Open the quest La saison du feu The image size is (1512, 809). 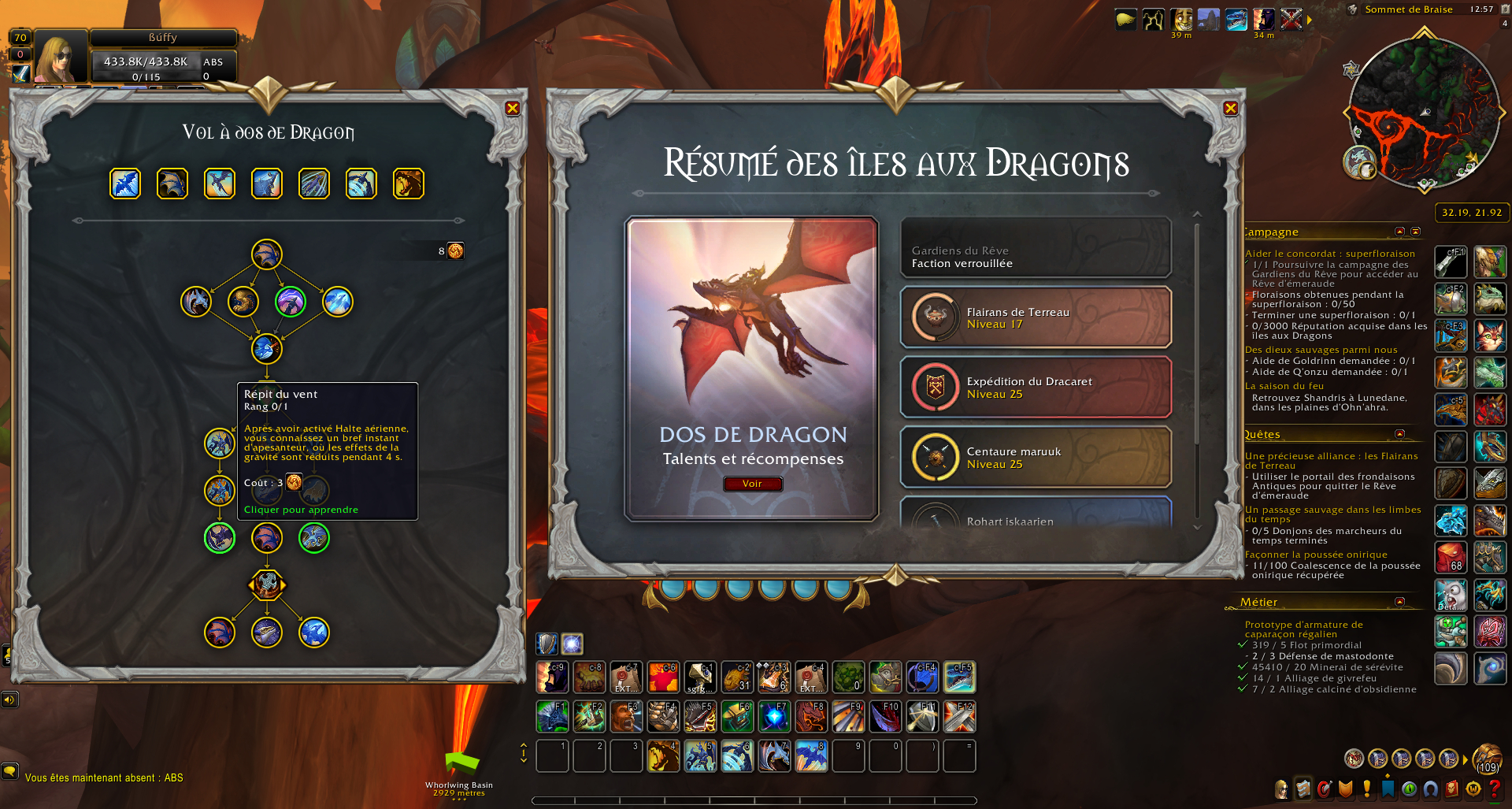1284,386
